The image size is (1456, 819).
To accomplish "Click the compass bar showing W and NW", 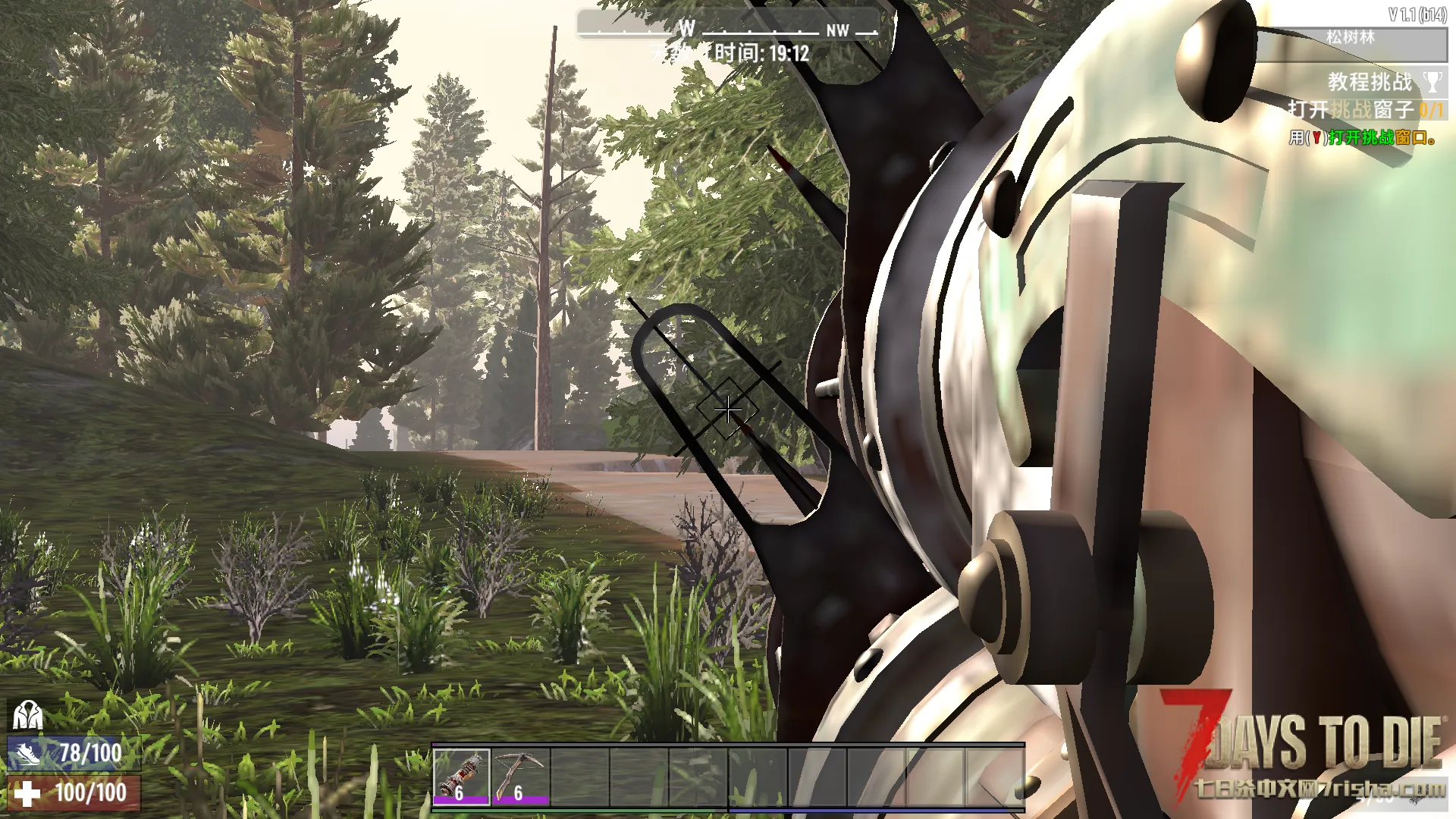I will [x=728, y=28].
